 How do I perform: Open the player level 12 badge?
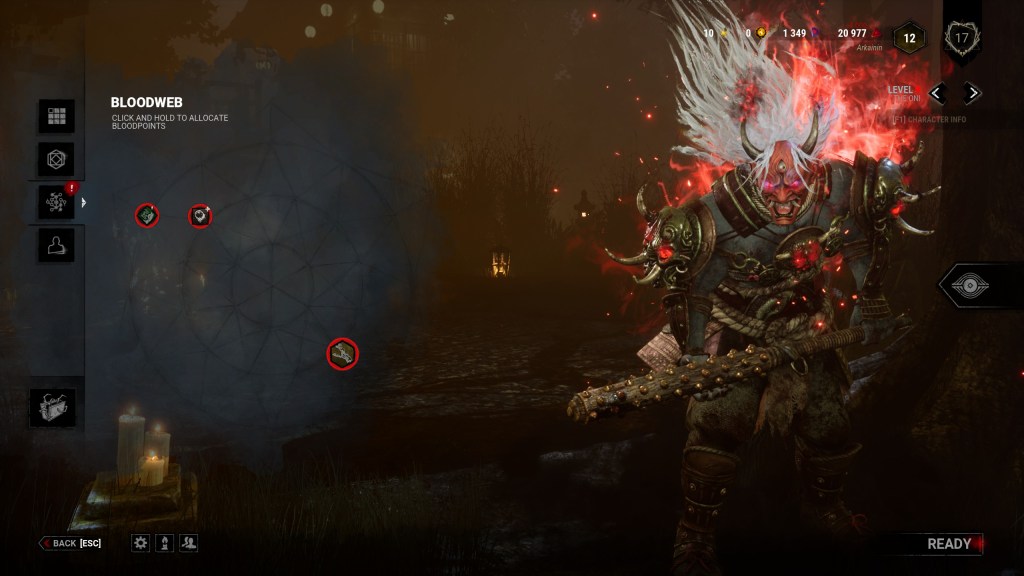tap(910, 38)
